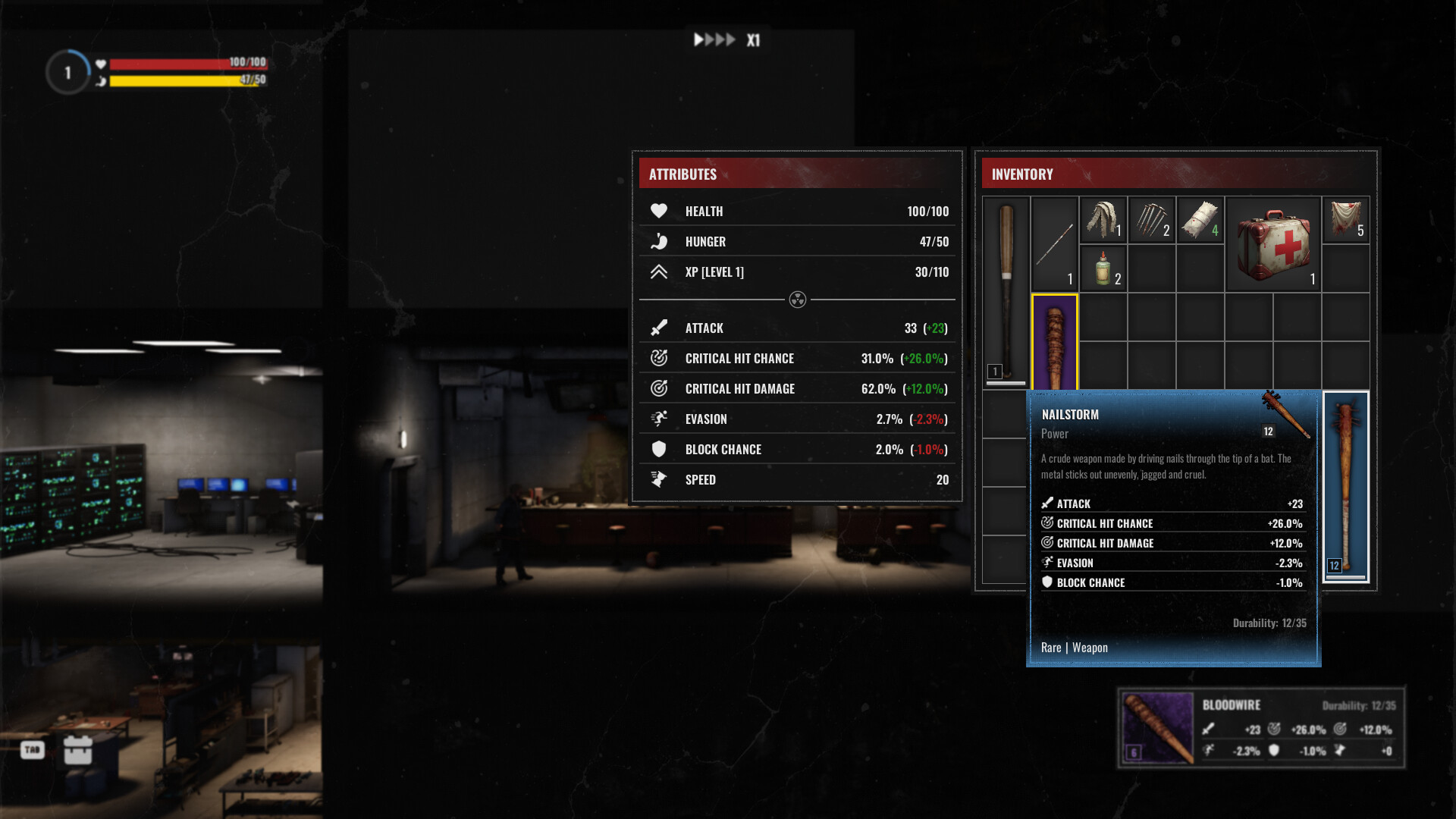Click the Speed boot icon in Attributes
1456x819 pixels.
[x=658, y=479]
